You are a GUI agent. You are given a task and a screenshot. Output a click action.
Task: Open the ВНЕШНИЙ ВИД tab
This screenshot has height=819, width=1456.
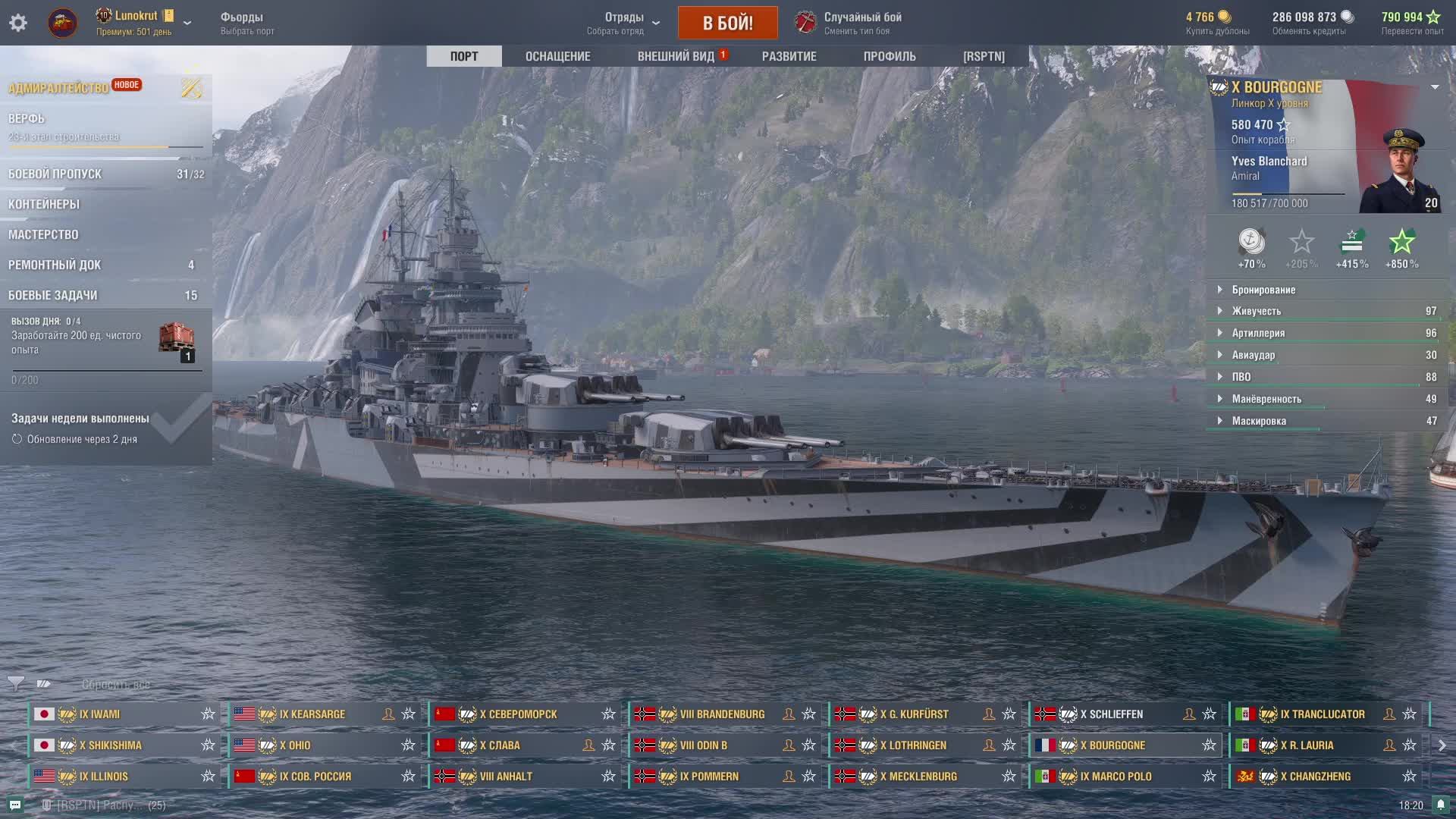(676, 56)
